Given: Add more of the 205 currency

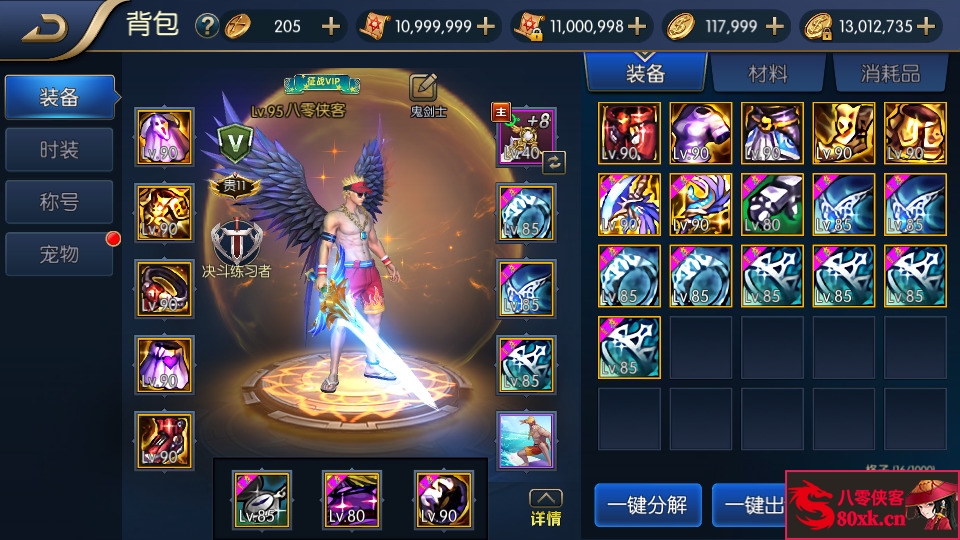Looking at the screenshot, I should coord(331,26).
